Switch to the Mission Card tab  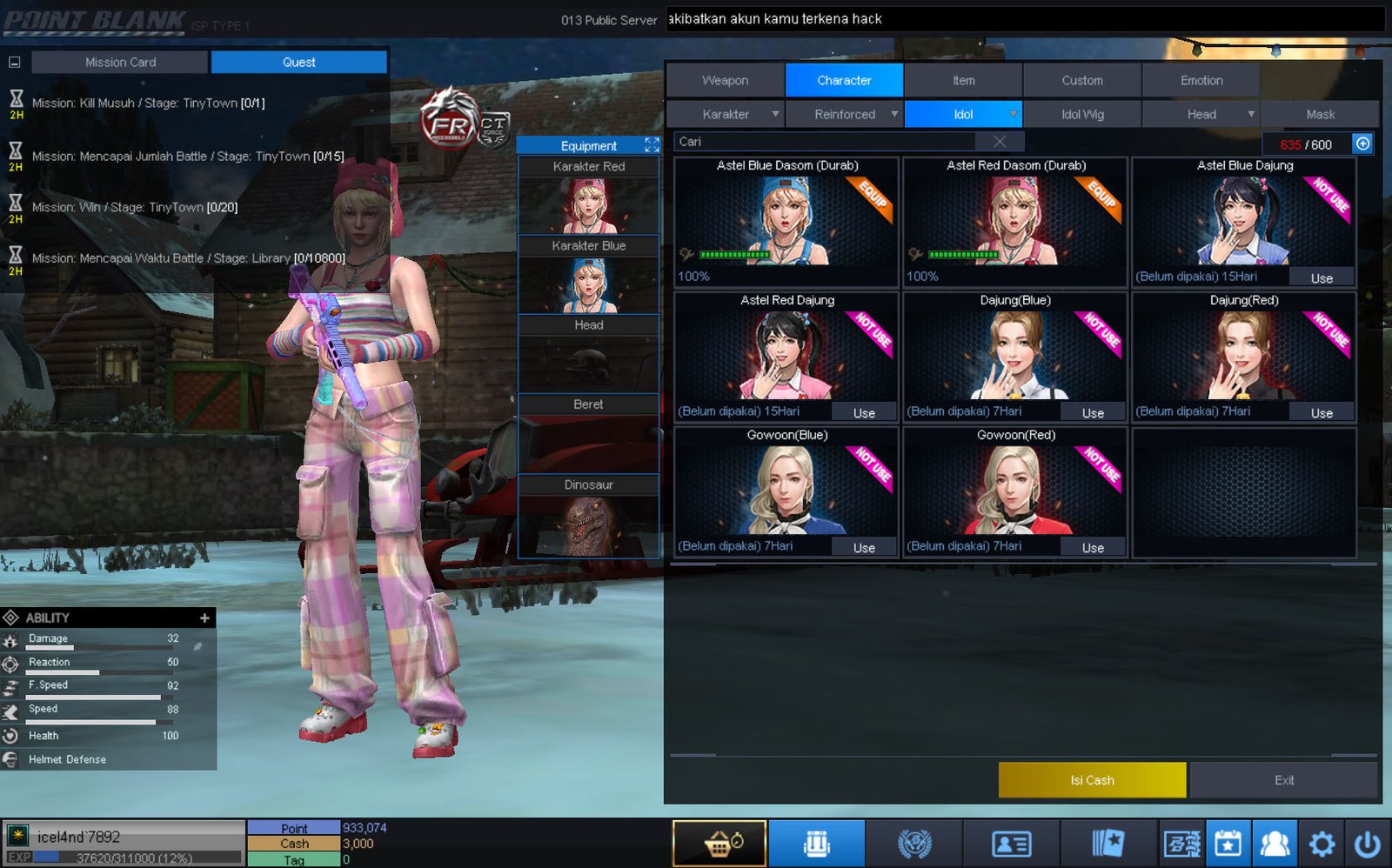coord(120,62)
